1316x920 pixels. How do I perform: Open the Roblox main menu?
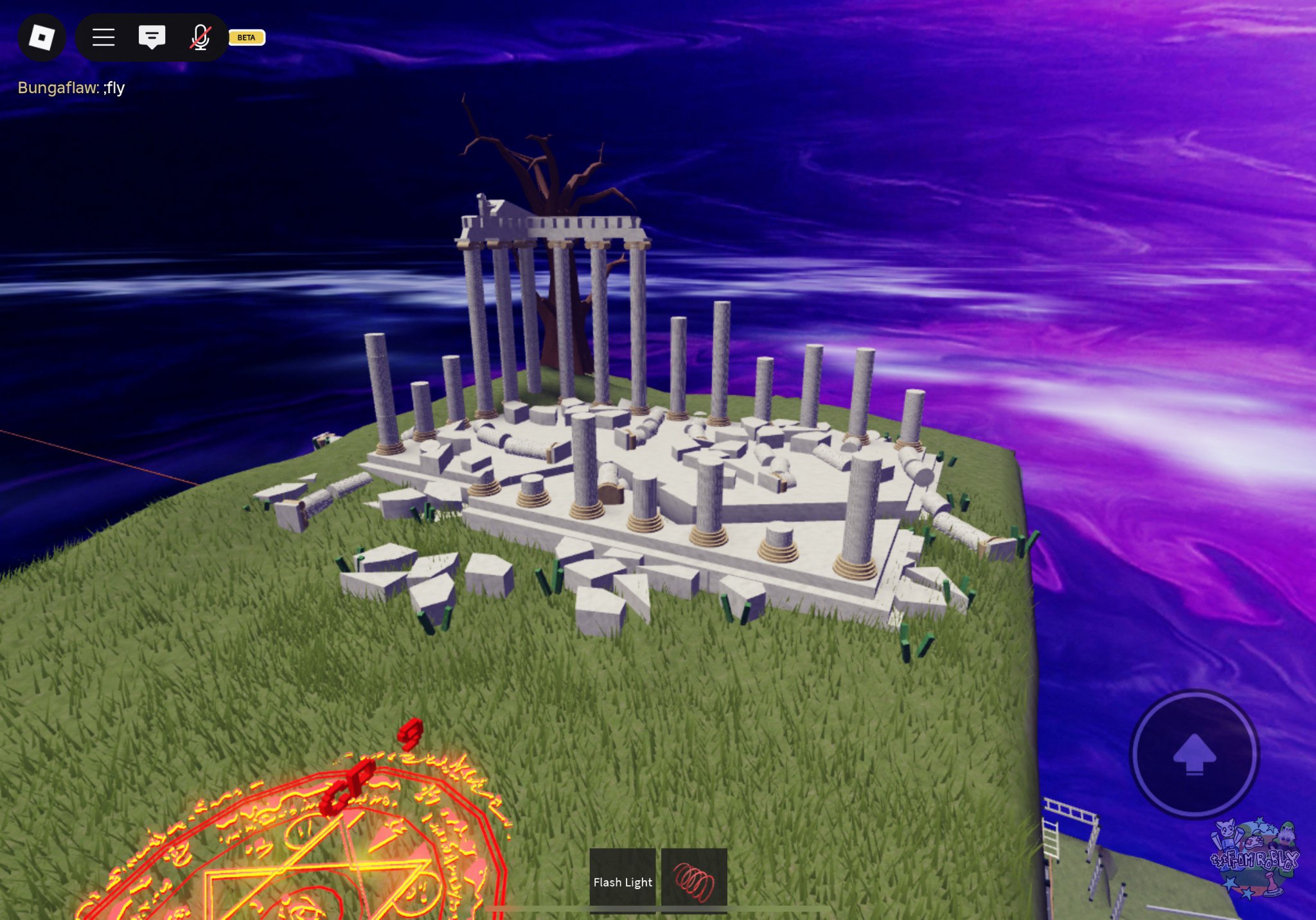tap(42, 38)
